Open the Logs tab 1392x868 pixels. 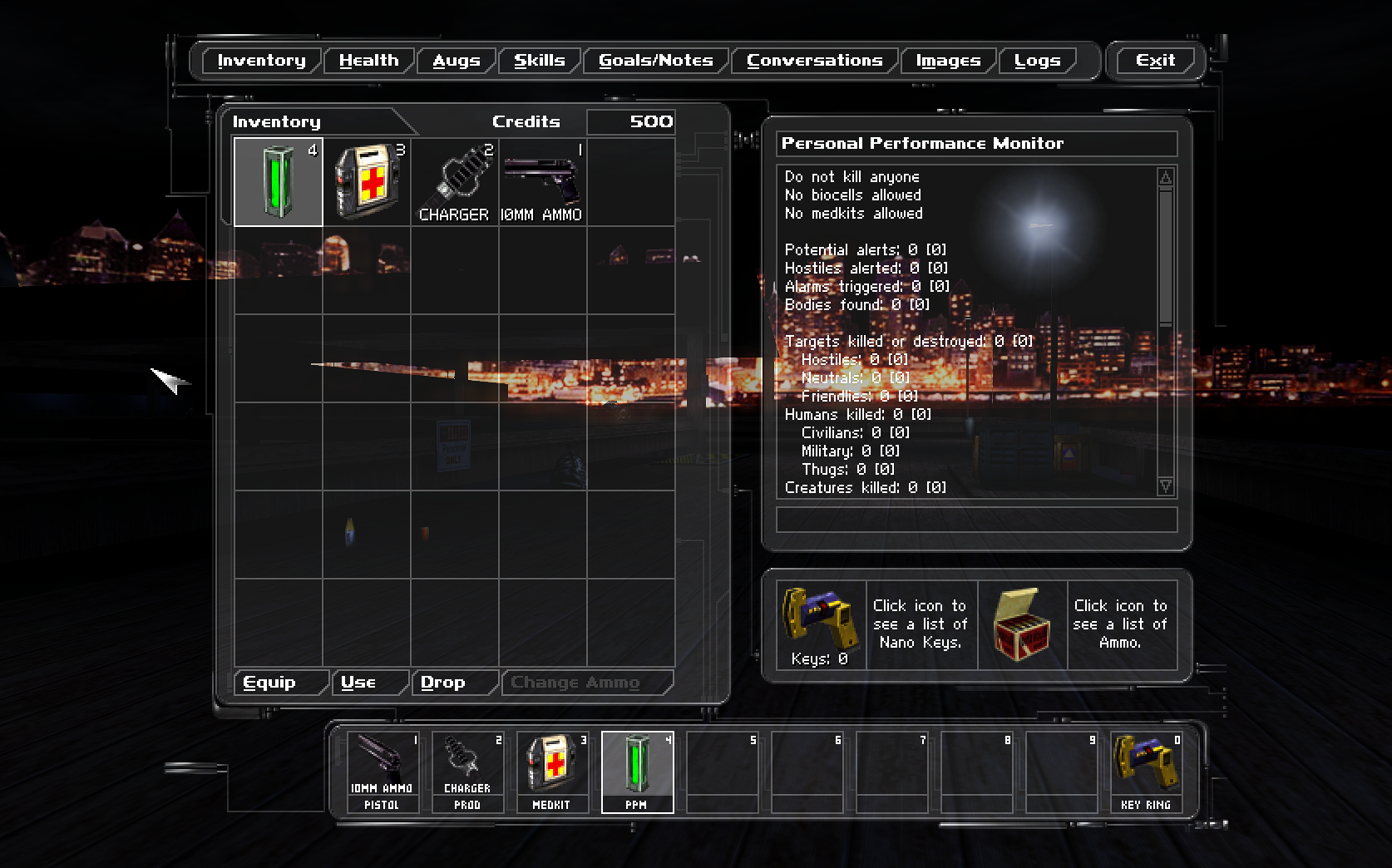(1037, 61)
